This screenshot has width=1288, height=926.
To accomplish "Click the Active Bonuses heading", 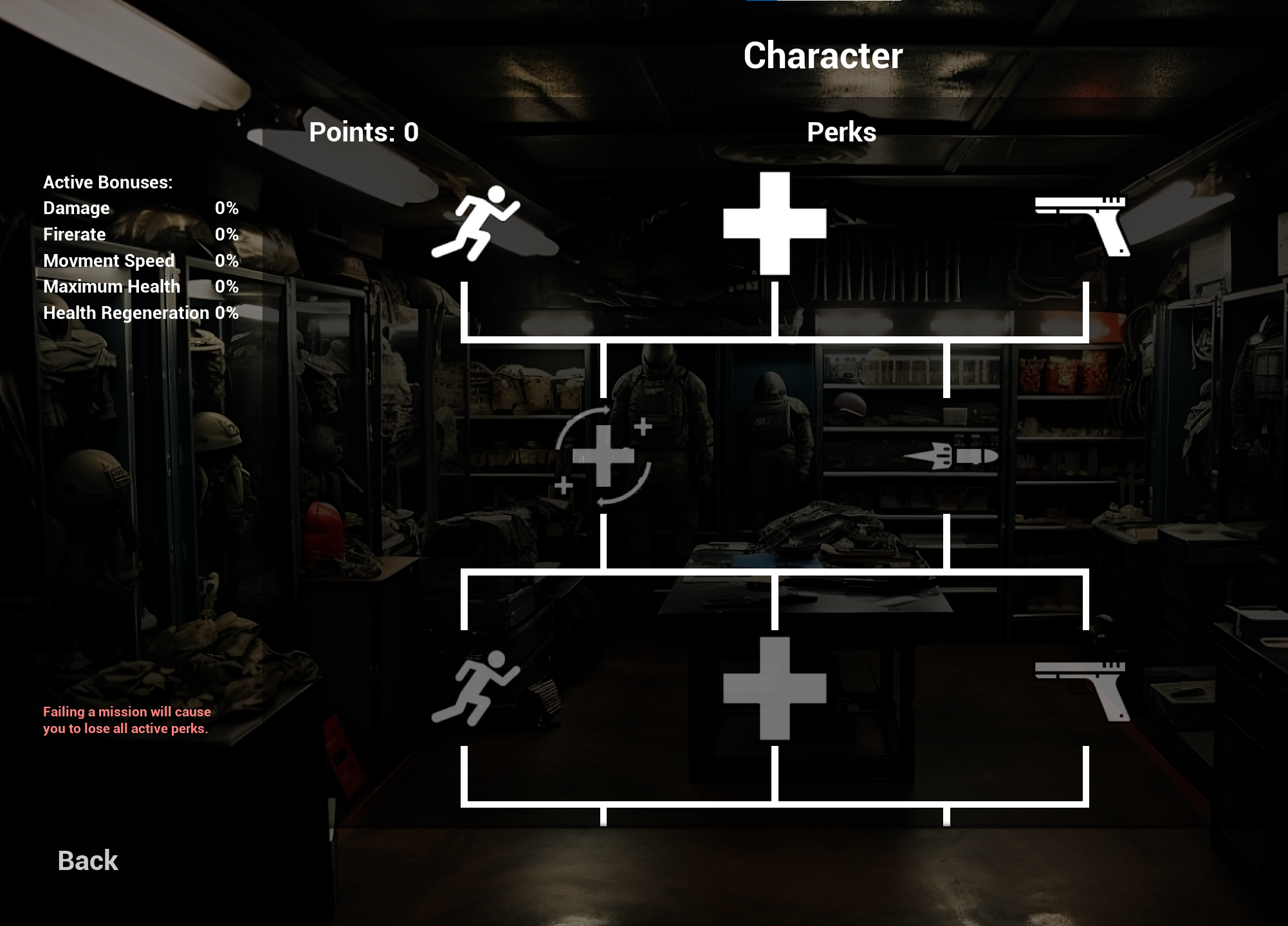I will [x=107, y=182].
